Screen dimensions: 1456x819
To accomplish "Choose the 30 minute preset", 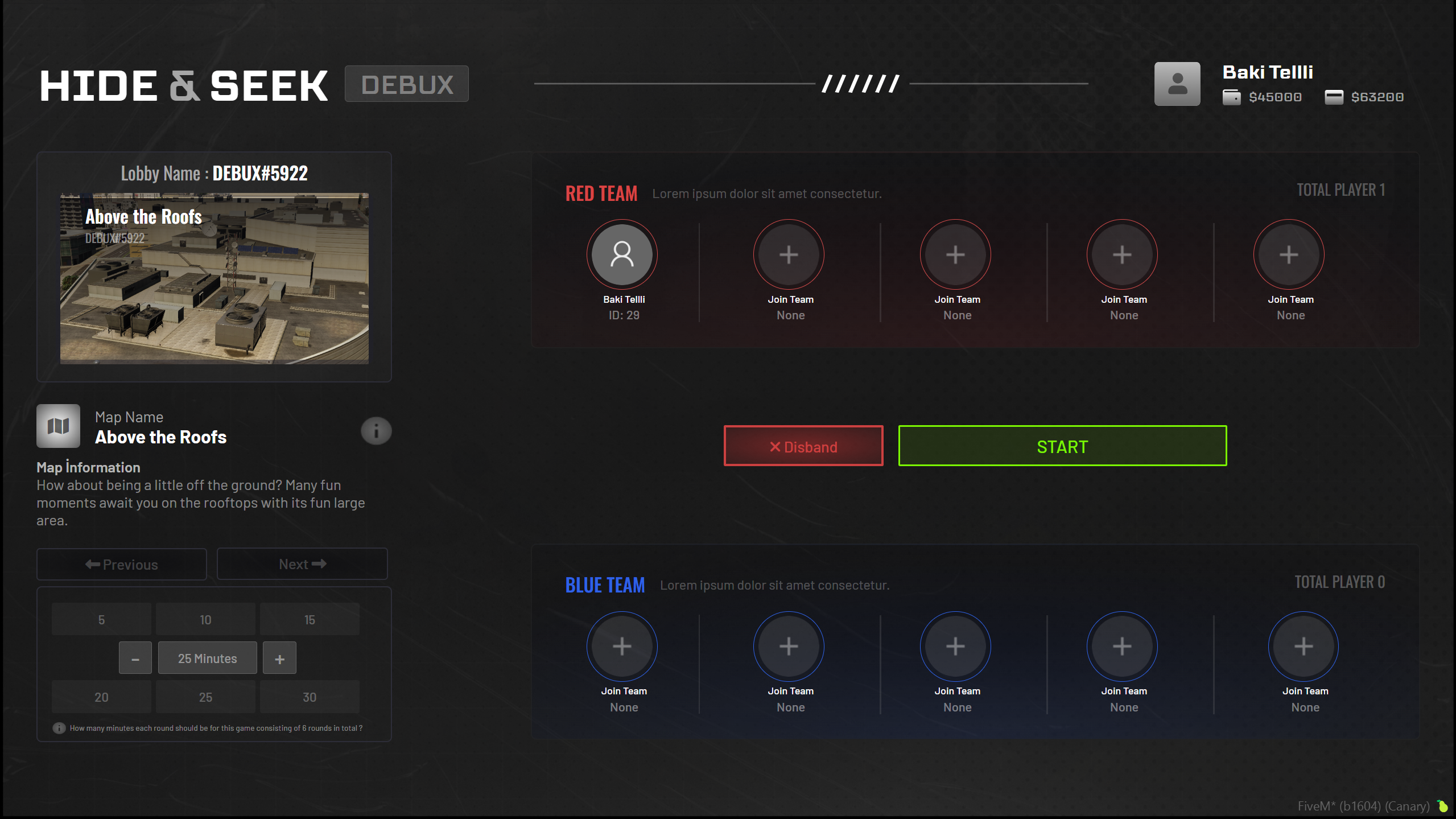I will [310, 697].
